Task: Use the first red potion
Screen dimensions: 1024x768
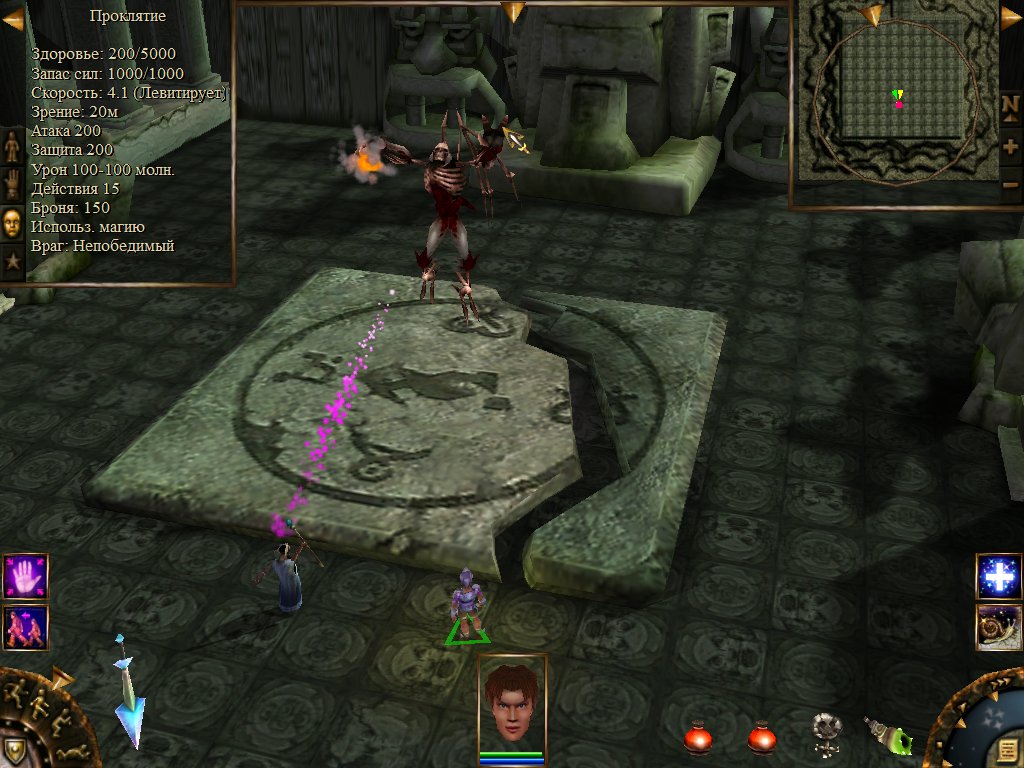Action: (697, 738)
